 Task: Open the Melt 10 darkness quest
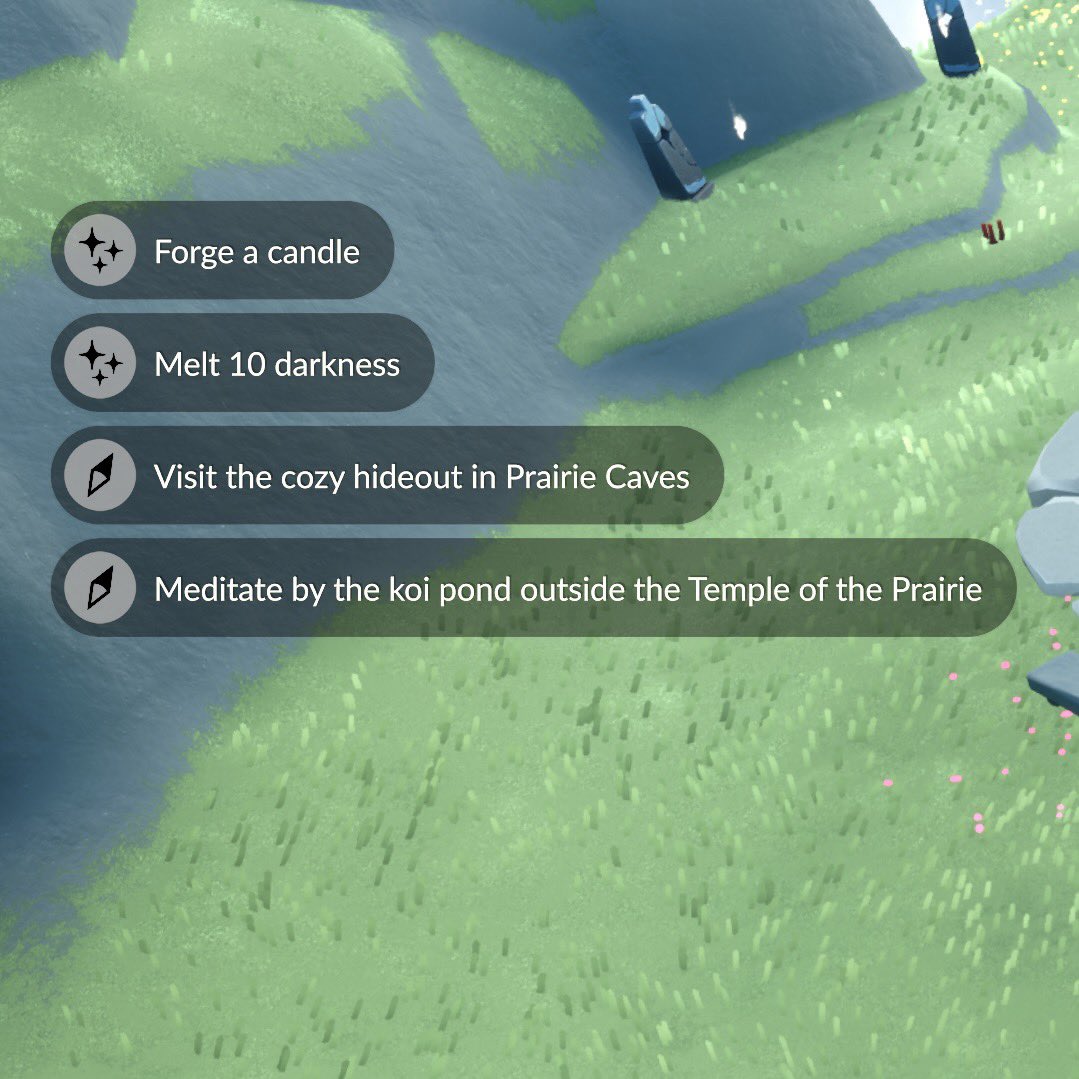pyautogui.click(x=242, y=364)
